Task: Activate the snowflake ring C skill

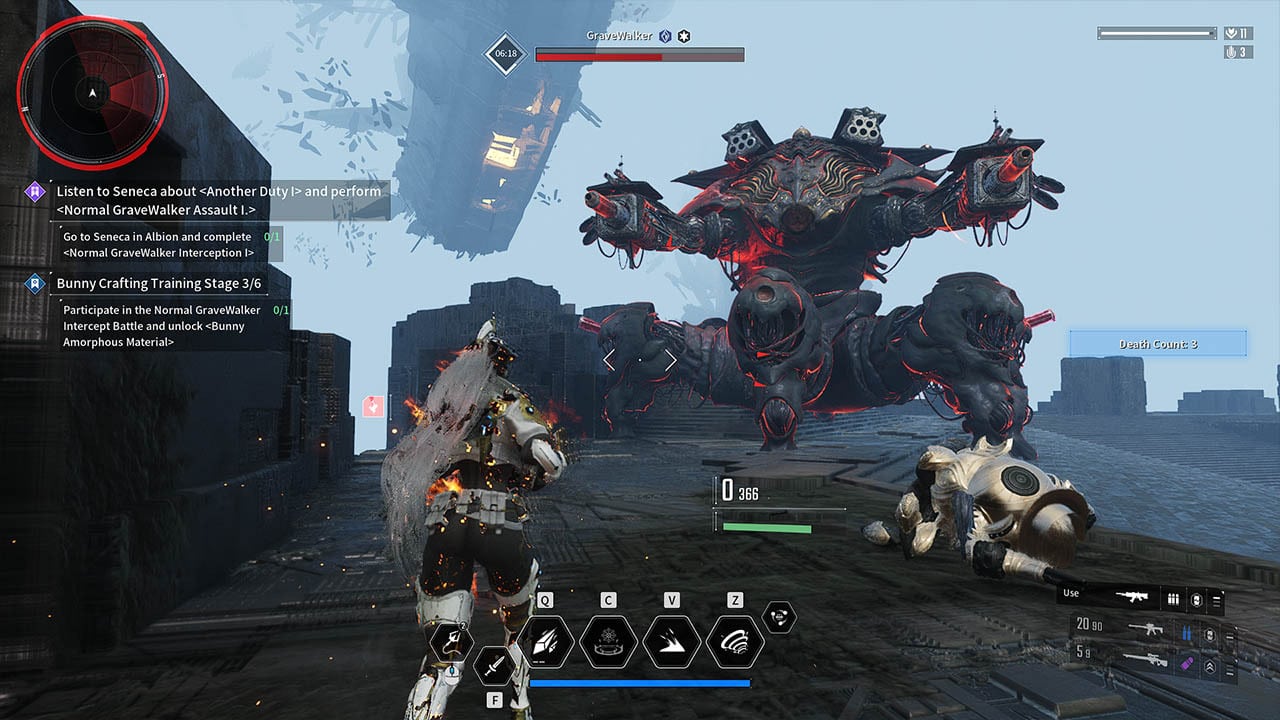Action: point(608,641)
